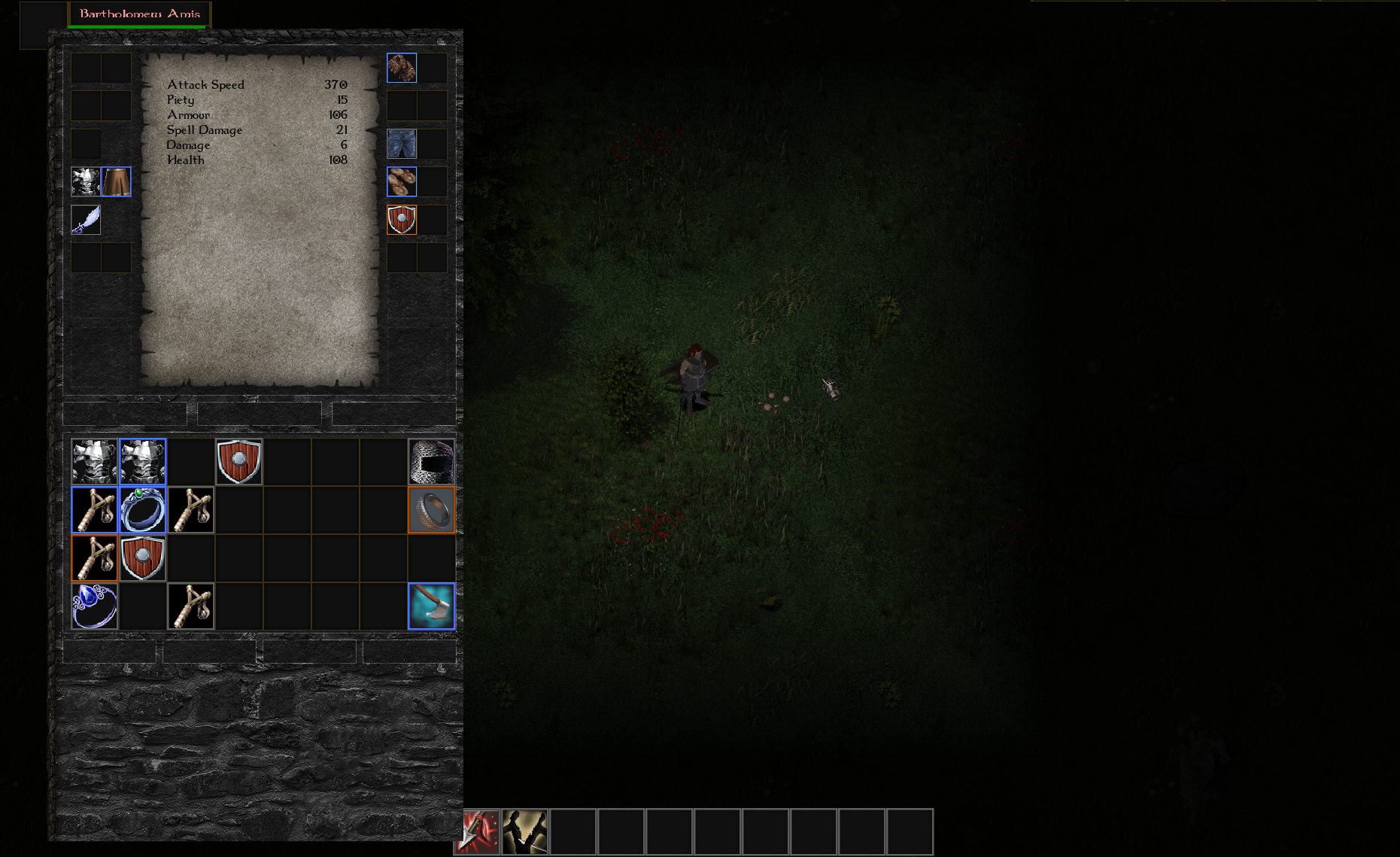
Task: Click the green health bar under the name
Action: click(136, 25)
